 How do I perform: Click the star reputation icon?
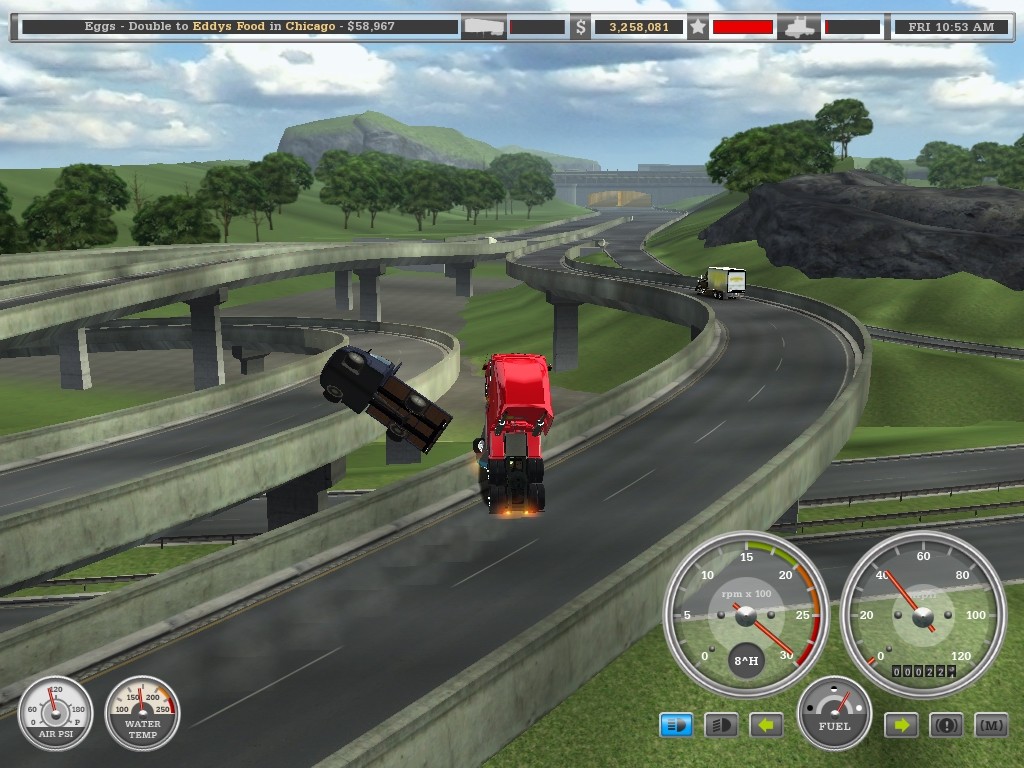pos(698,27)
